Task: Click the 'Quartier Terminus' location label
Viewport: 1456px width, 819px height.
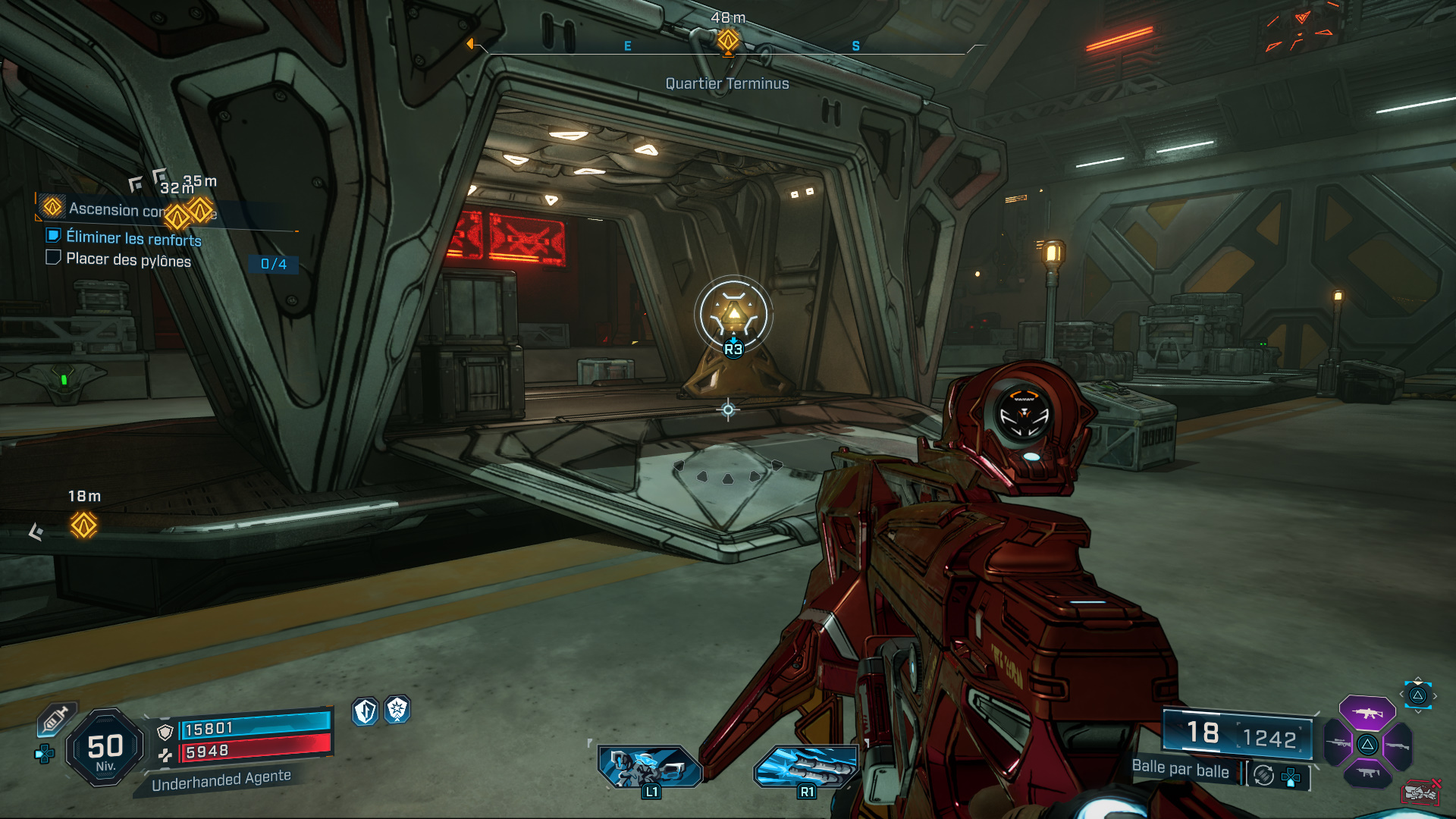Action: point(727,83)
